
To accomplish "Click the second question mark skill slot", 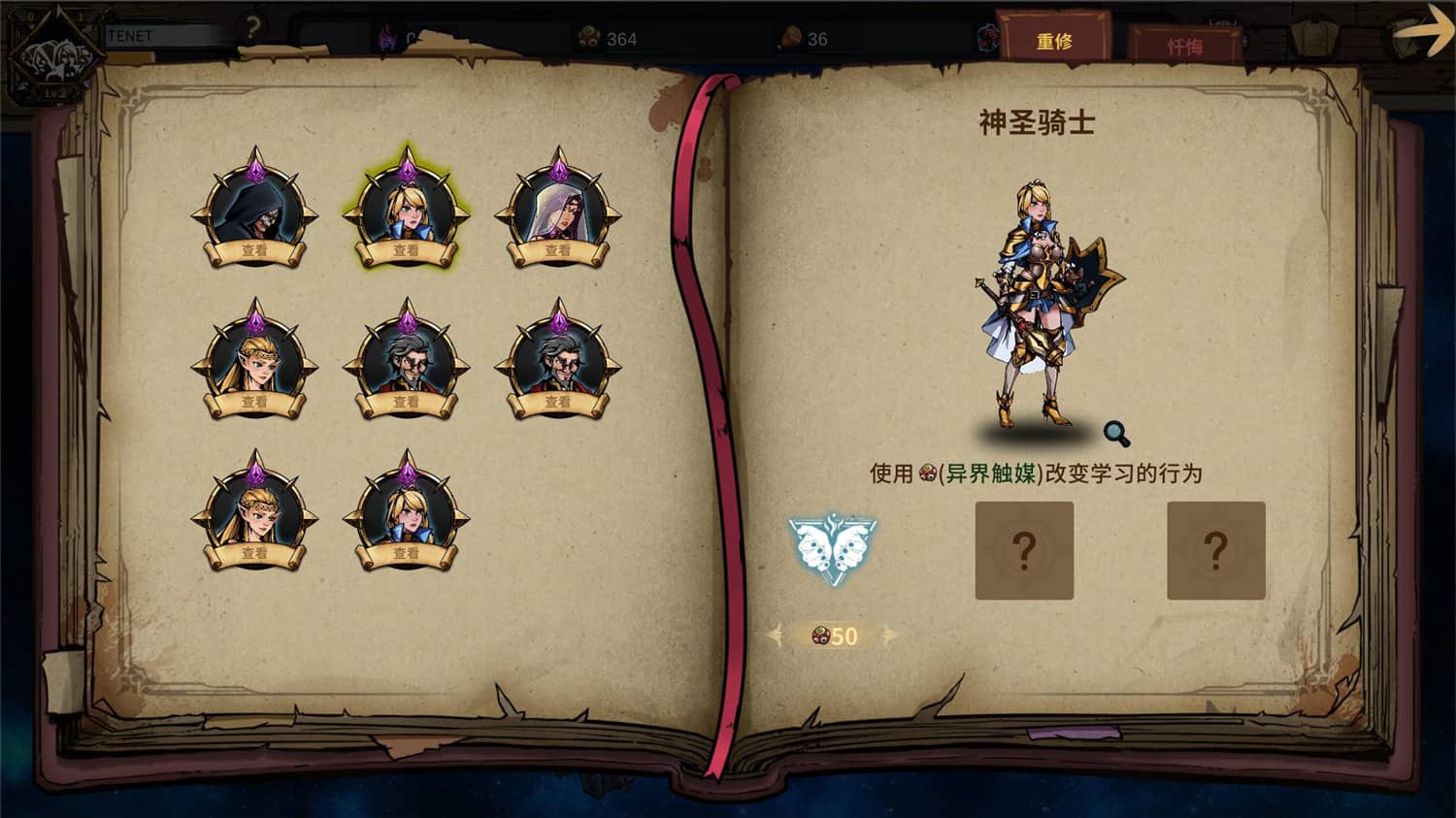I will pyautogui.click(x=1217, y=549).
